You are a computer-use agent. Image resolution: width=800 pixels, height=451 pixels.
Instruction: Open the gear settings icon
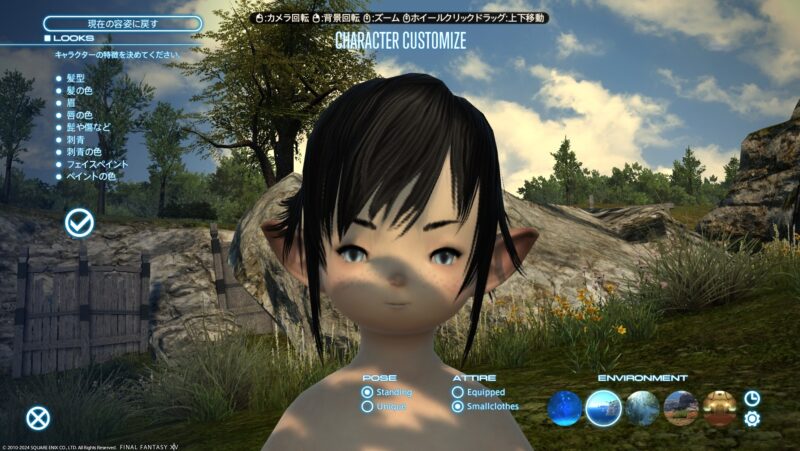(x=752, y=419)
